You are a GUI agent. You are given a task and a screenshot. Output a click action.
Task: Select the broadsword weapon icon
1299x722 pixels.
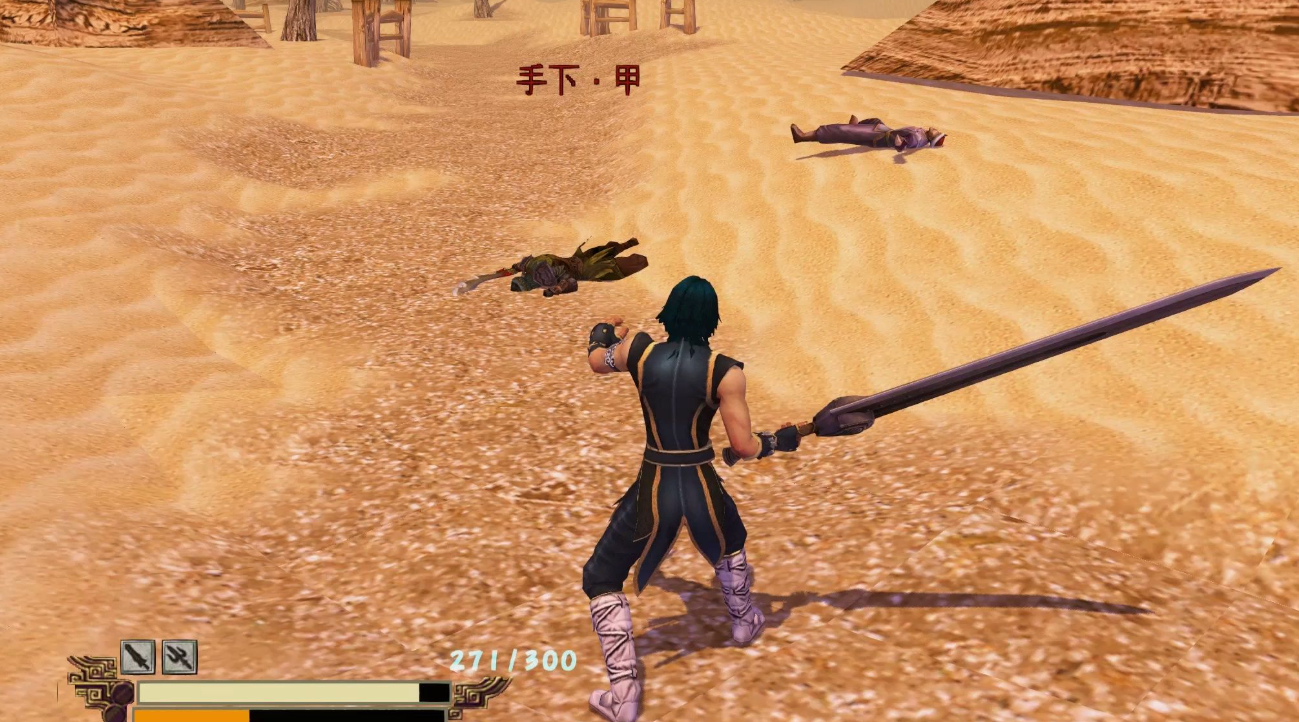(137, 657)
